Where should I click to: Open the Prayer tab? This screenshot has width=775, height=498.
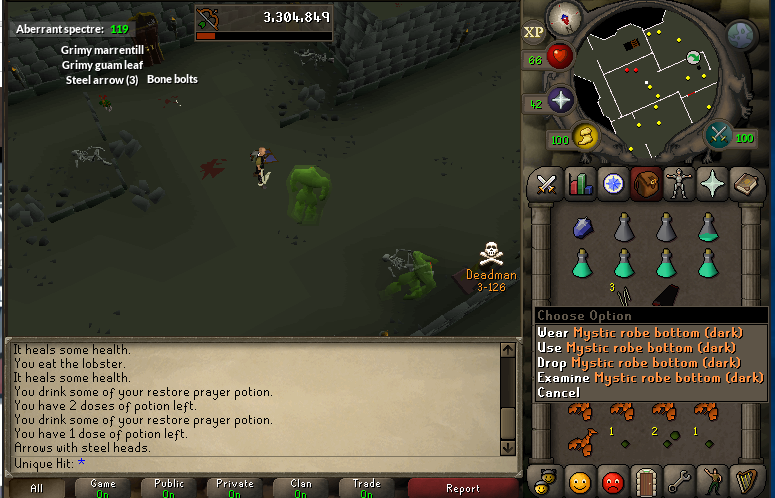coord(712,184)
